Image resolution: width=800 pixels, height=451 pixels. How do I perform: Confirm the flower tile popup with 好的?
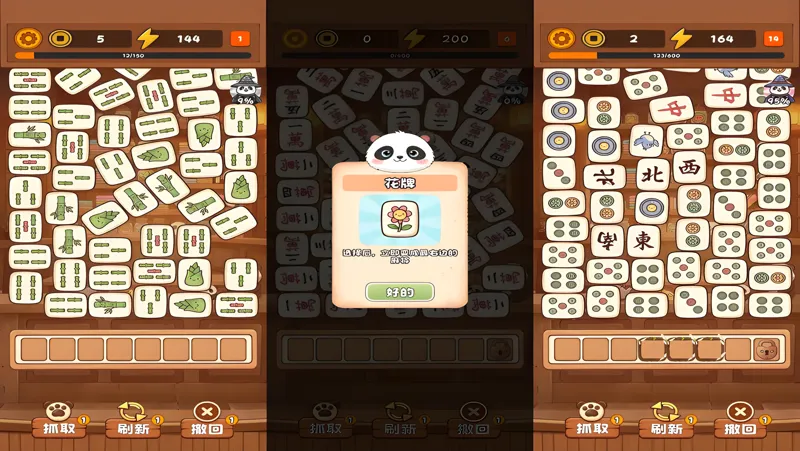click(399, 292)
